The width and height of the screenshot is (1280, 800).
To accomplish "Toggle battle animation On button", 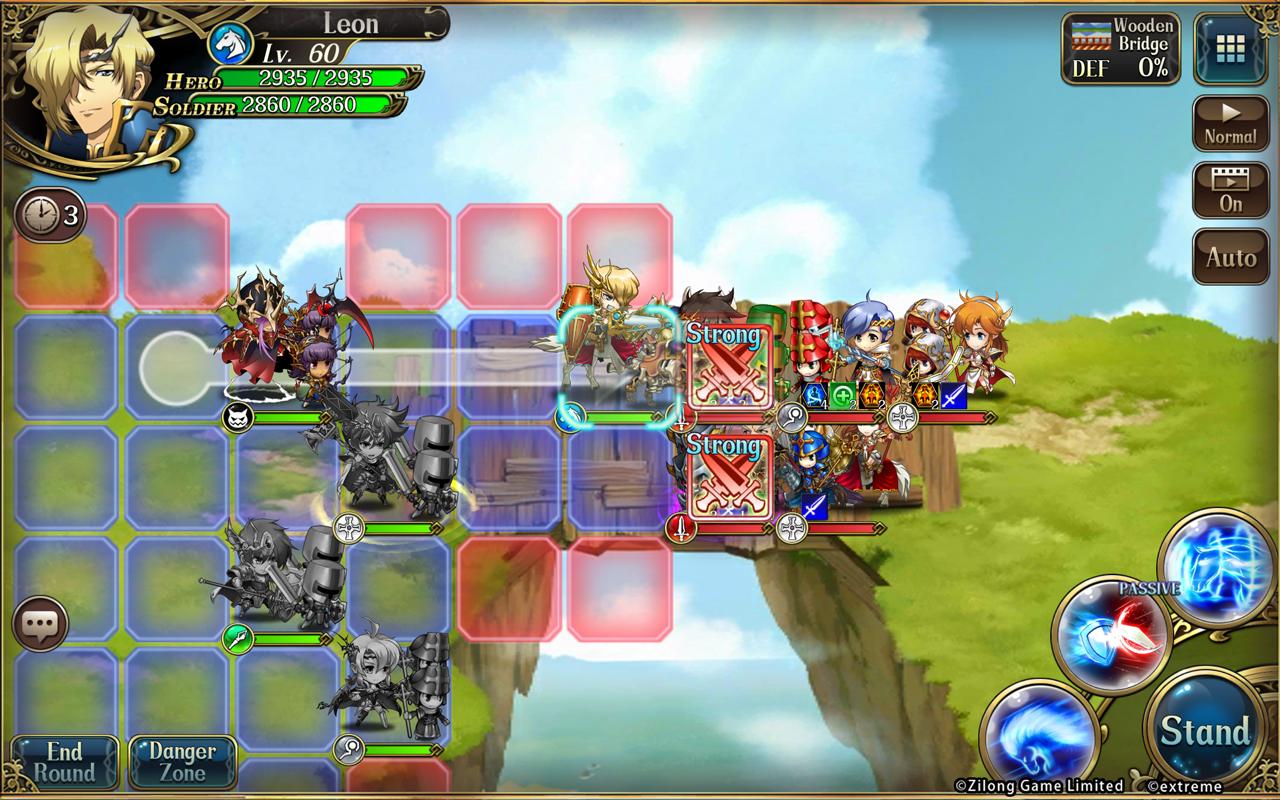I will tap(1230, 190).
